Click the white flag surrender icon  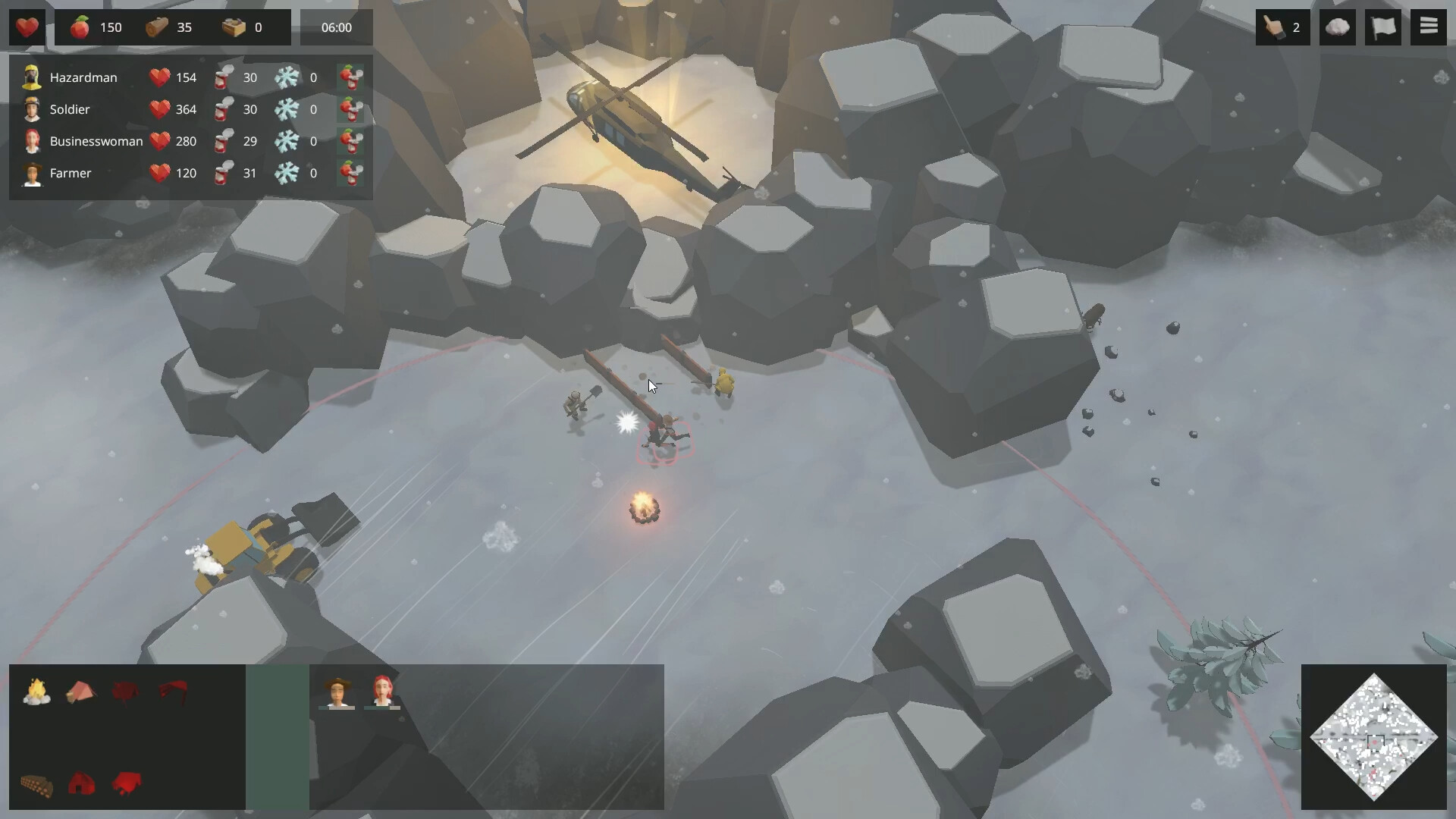point(1384,27)
